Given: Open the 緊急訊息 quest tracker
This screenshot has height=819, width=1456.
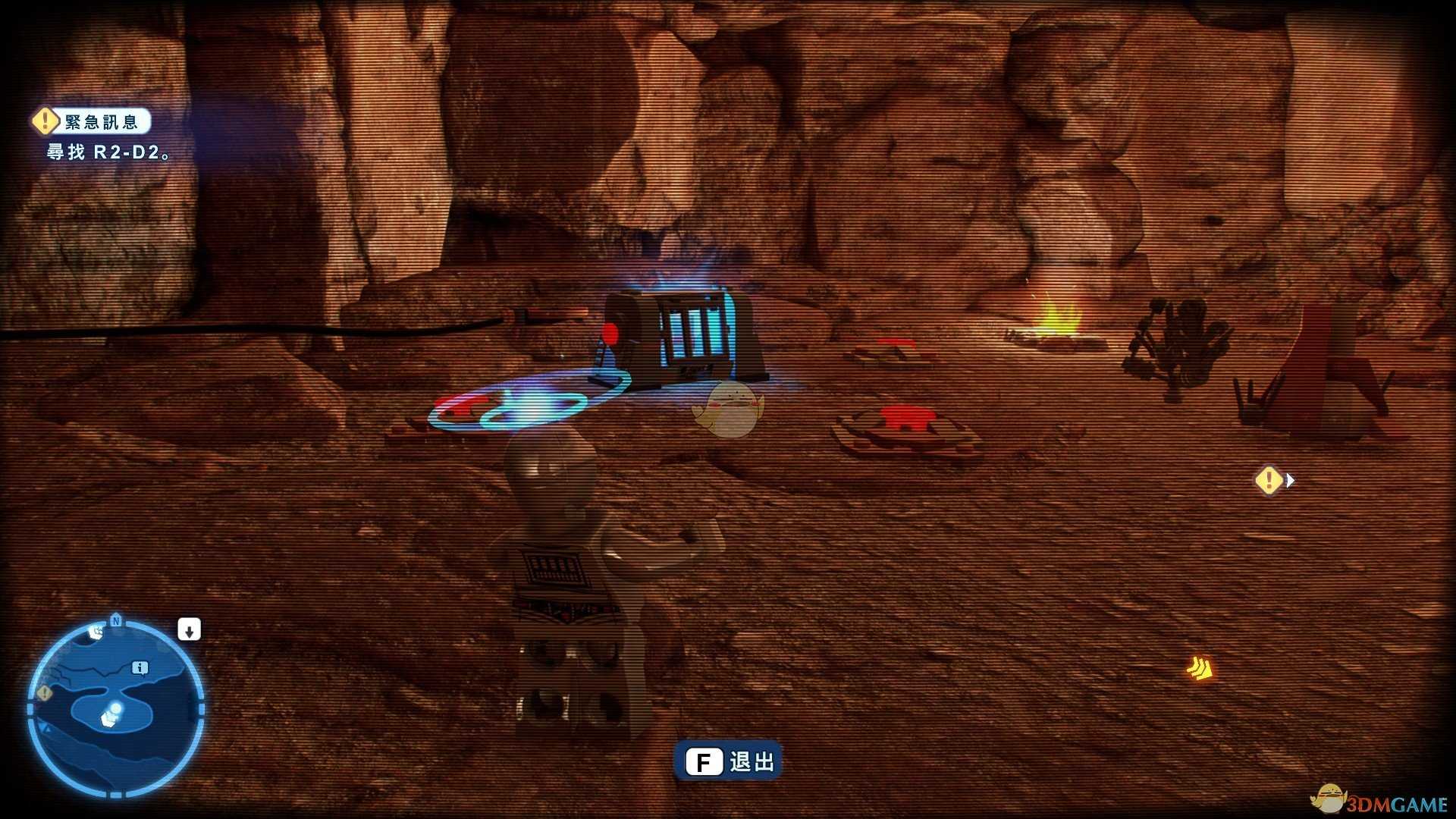Looking at the screenshot, I should (92, 121).
